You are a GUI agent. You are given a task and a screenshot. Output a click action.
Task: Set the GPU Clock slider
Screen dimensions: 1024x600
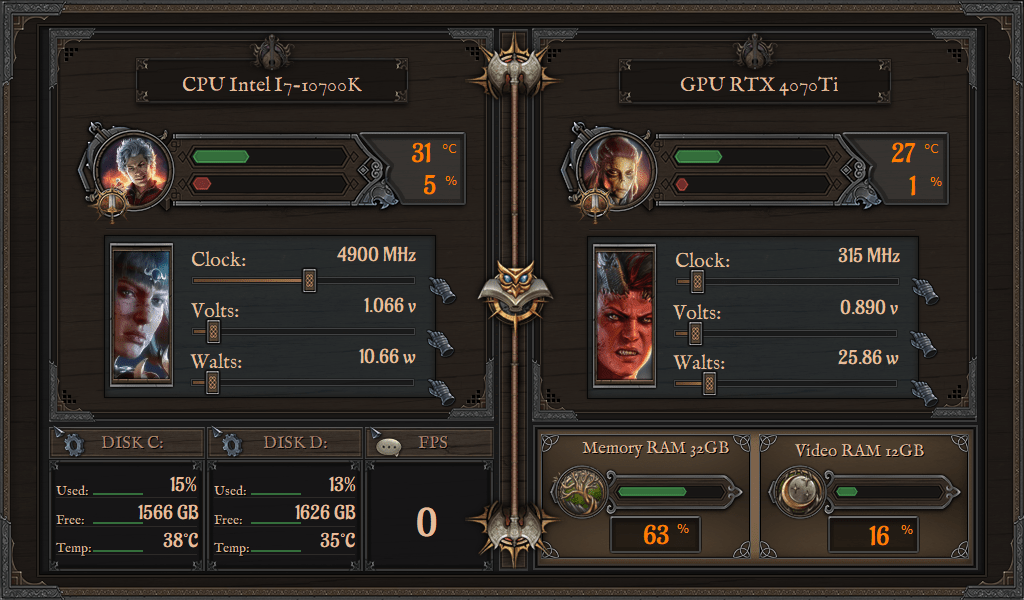click(696, 281)
